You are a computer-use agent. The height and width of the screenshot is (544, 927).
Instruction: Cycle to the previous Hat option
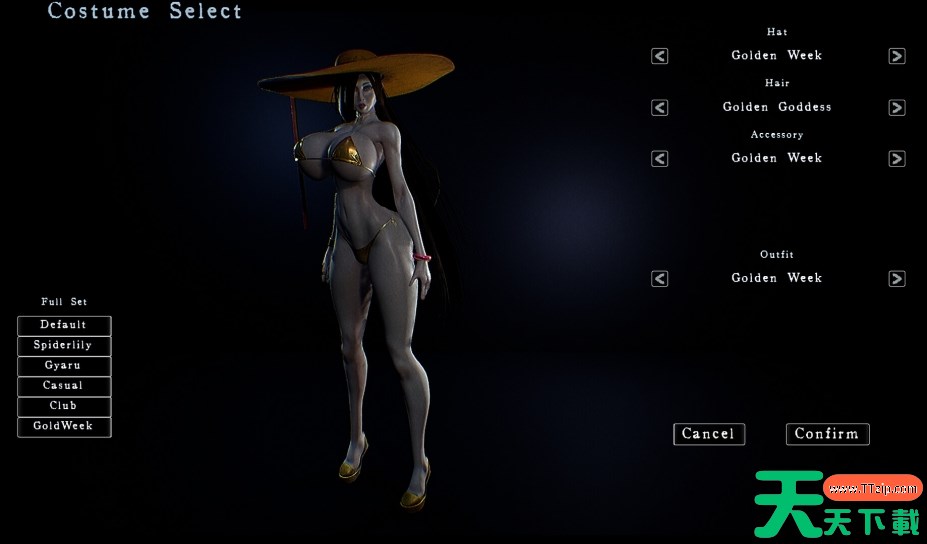(x=660, y=56)
